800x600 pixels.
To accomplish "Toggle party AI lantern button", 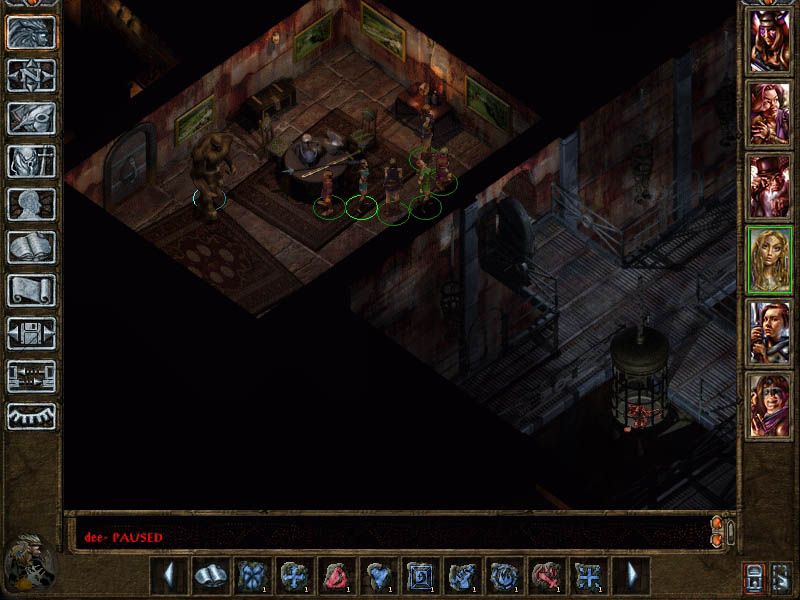I will (752, 577).
